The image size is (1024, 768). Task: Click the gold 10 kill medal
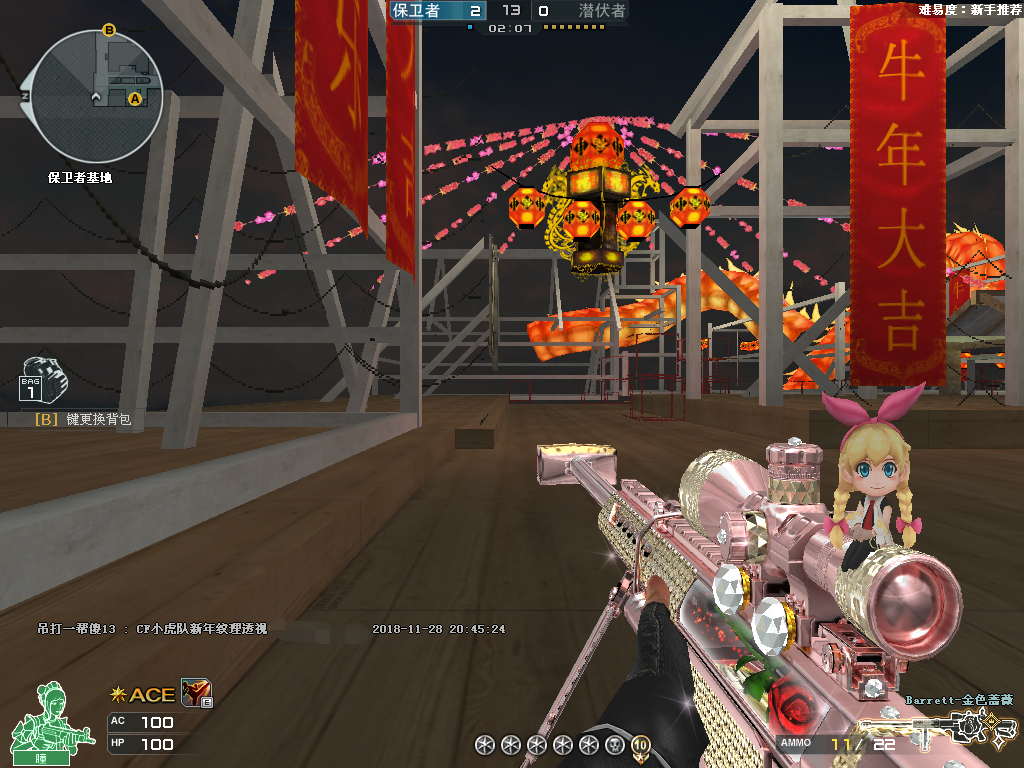pyautogui.click(x=640, y=744)
